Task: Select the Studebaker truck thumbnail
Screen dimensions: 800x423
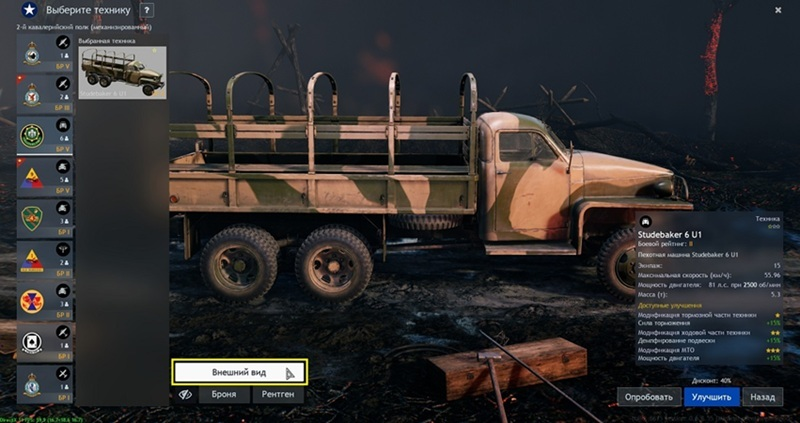Action: point(122,72)
